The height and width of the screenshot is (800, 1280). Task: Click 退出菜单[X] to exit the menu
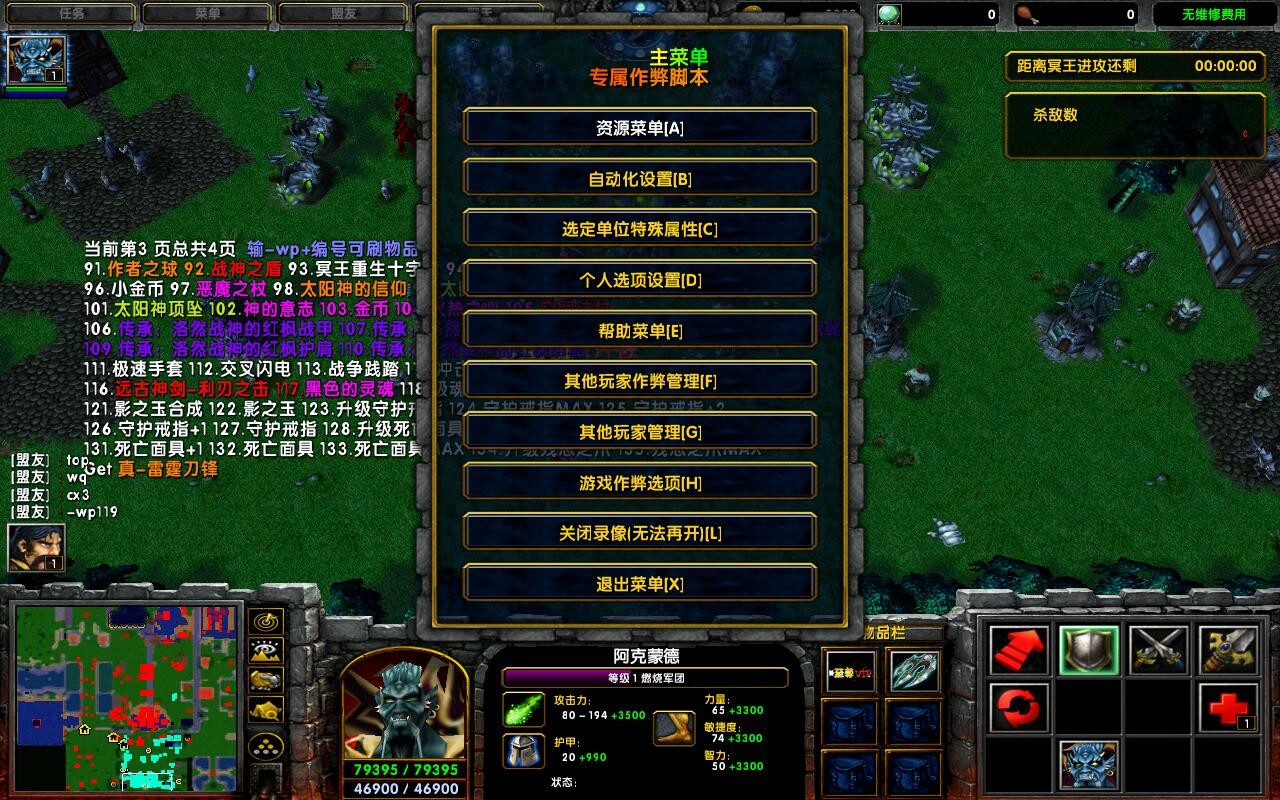click(x=639, y=582)
